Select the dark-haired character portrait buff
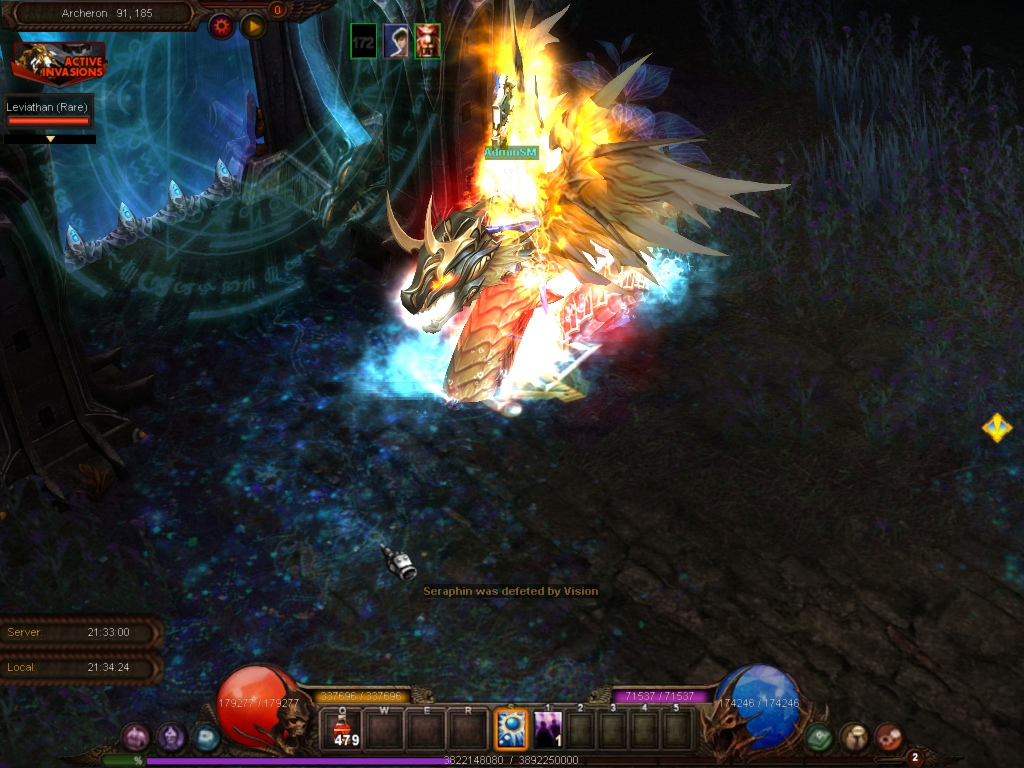This screenshot has width=1024, height=768. click(x=396, y=42)
